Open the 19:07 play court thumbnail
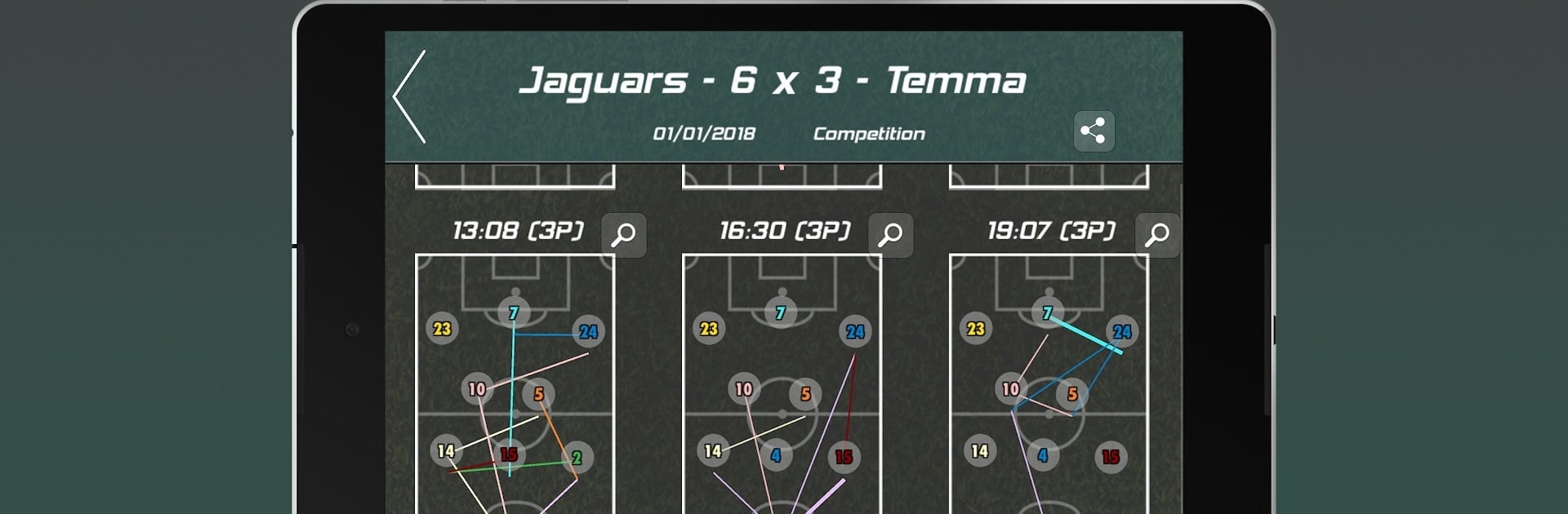 click(x=1049, y=383)
